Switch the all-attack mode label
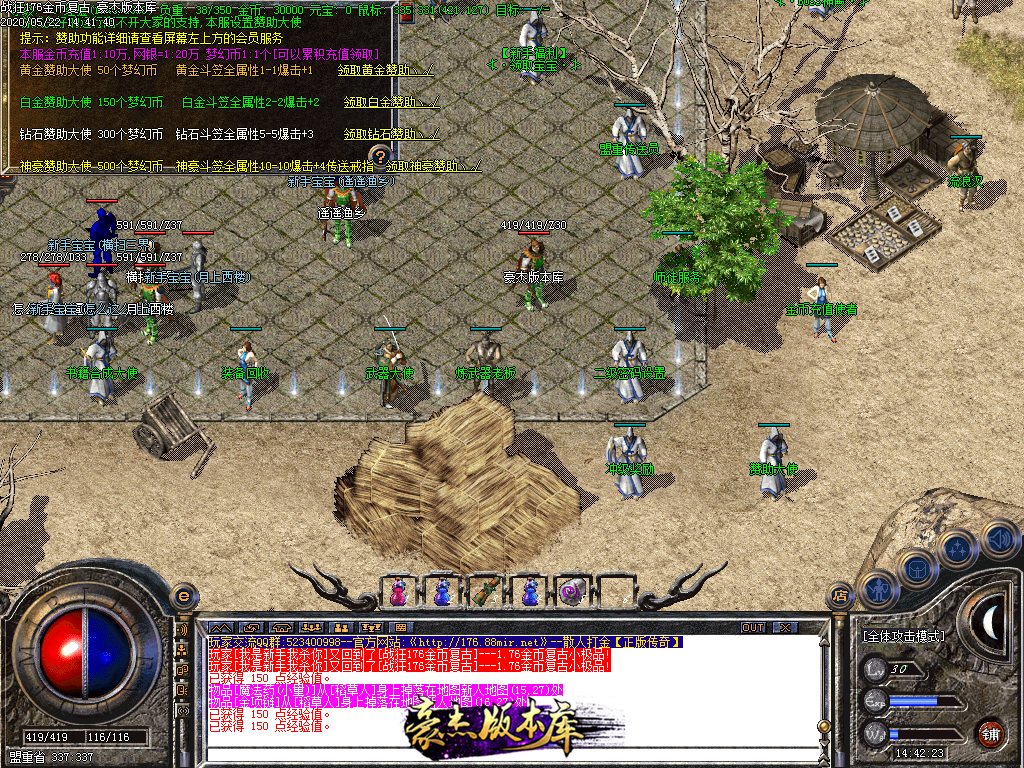Screen dimensions: 1024x768 902,636
